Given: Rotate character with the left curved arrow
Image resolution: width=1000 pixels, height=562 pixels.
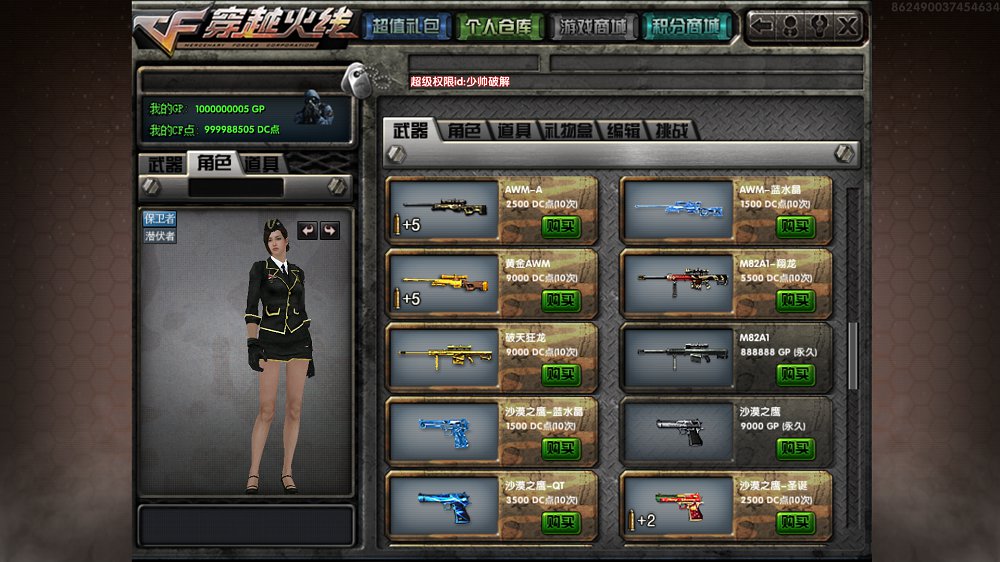Looking at the screenshot, I should pyautogui.click(x=308, y=230).
